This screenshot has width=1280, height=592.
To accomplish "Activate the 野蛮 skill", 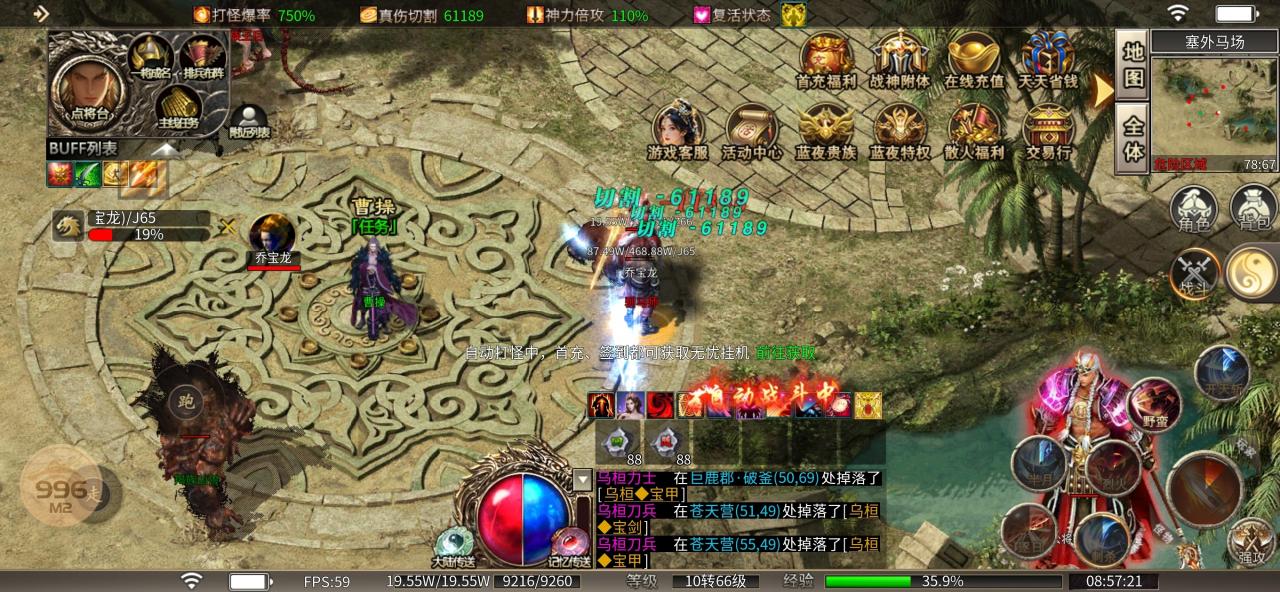I will (1155, 403).
